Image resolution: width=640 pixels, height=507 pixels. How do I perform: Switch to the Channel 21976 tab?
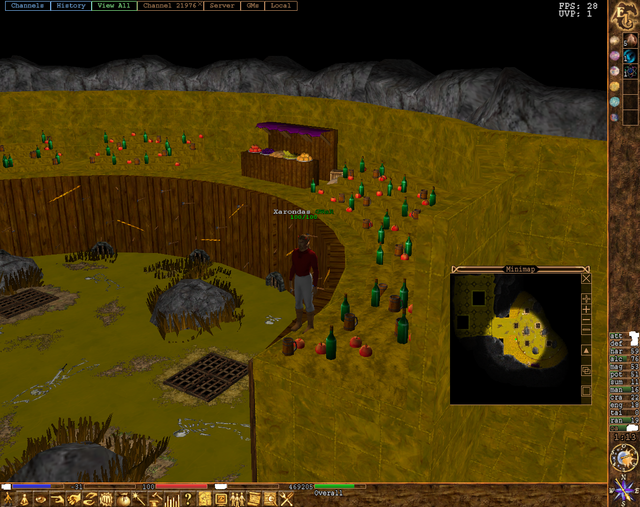pos(170,6)
